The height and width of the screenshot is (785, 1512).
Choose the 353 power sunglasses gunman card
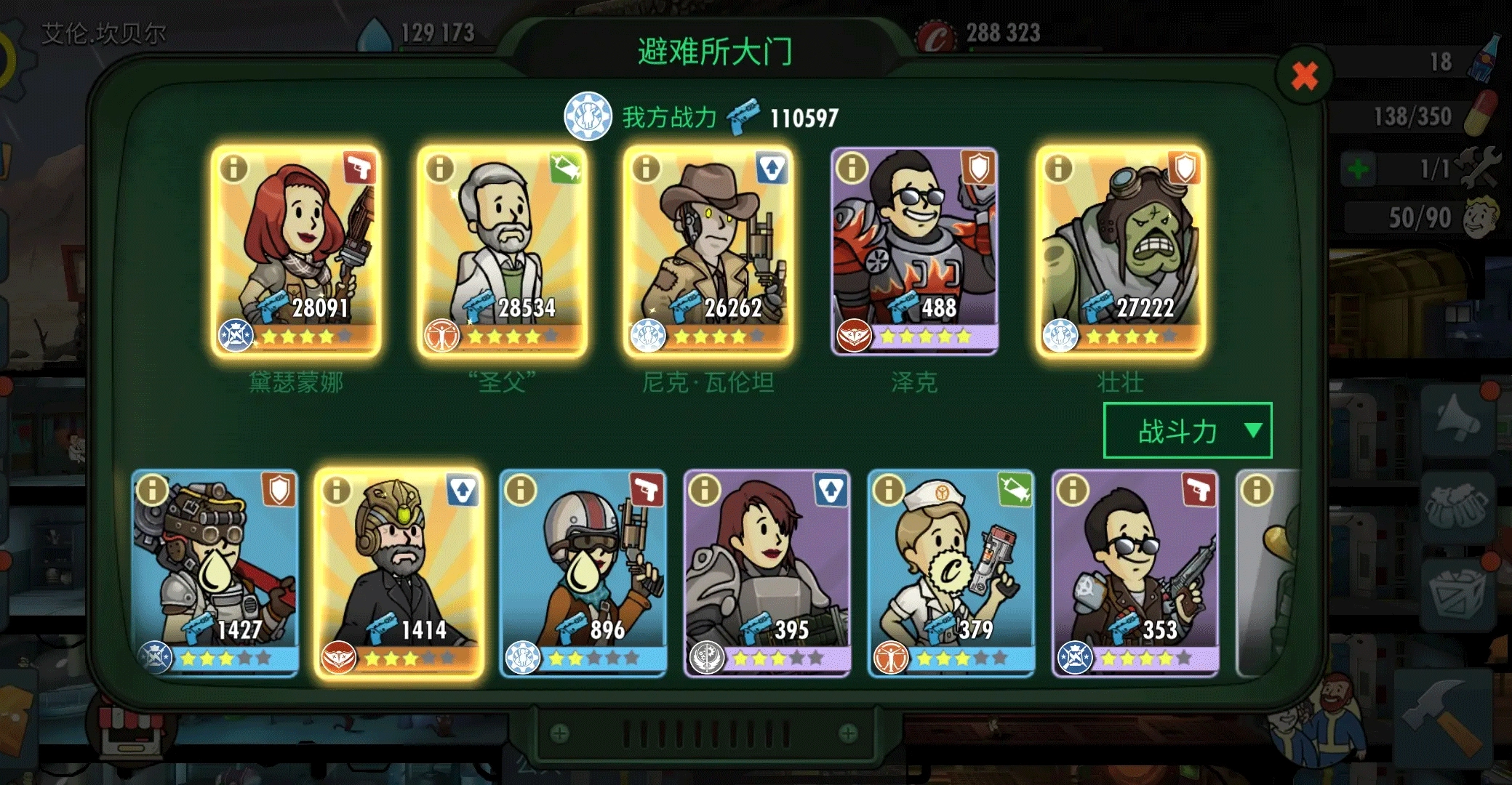(x=1135, y=573)
